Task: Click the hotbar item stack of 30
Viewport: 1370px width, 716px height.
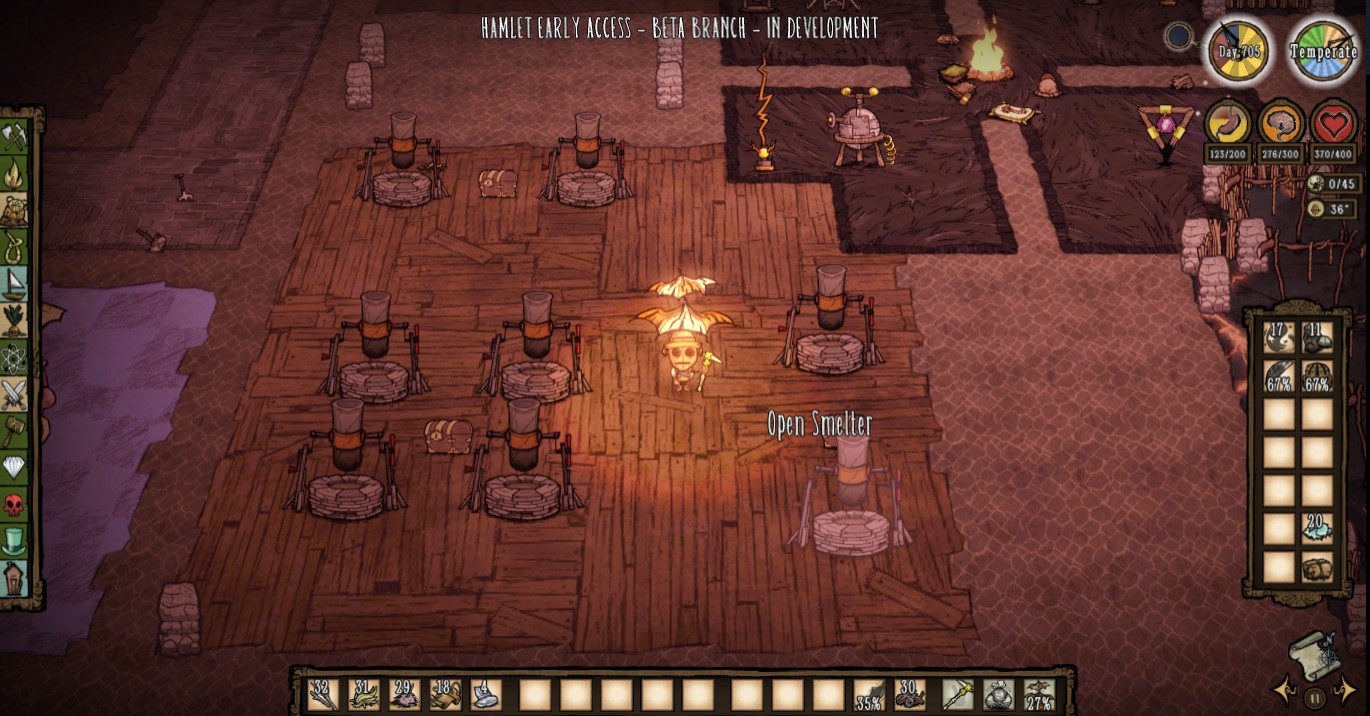Action: (910, 694)
